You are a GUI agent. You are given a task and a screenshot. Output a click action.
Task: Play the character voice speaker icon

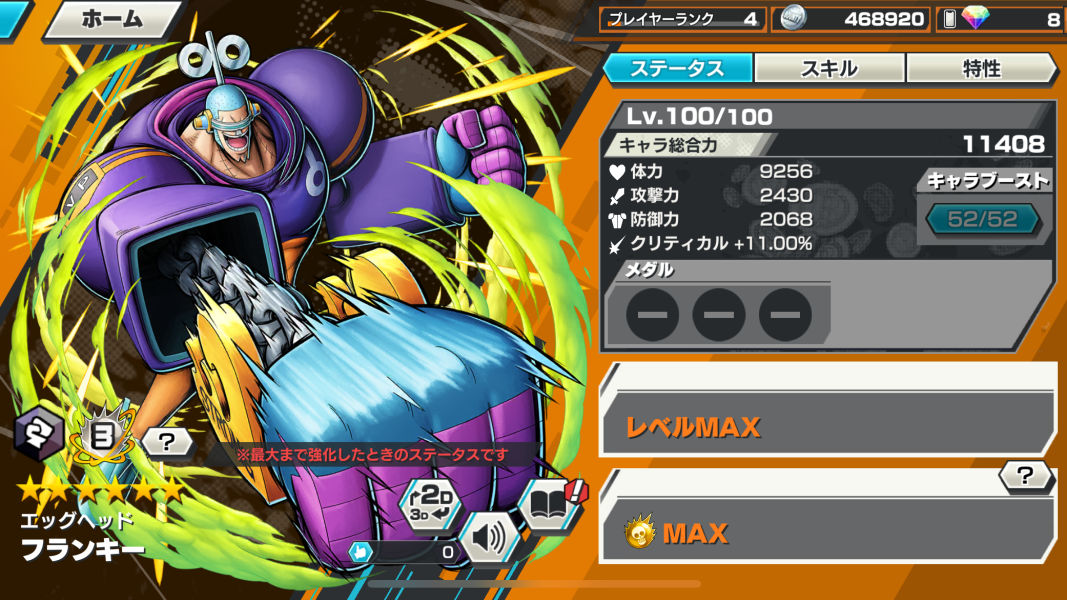point(489,539)
